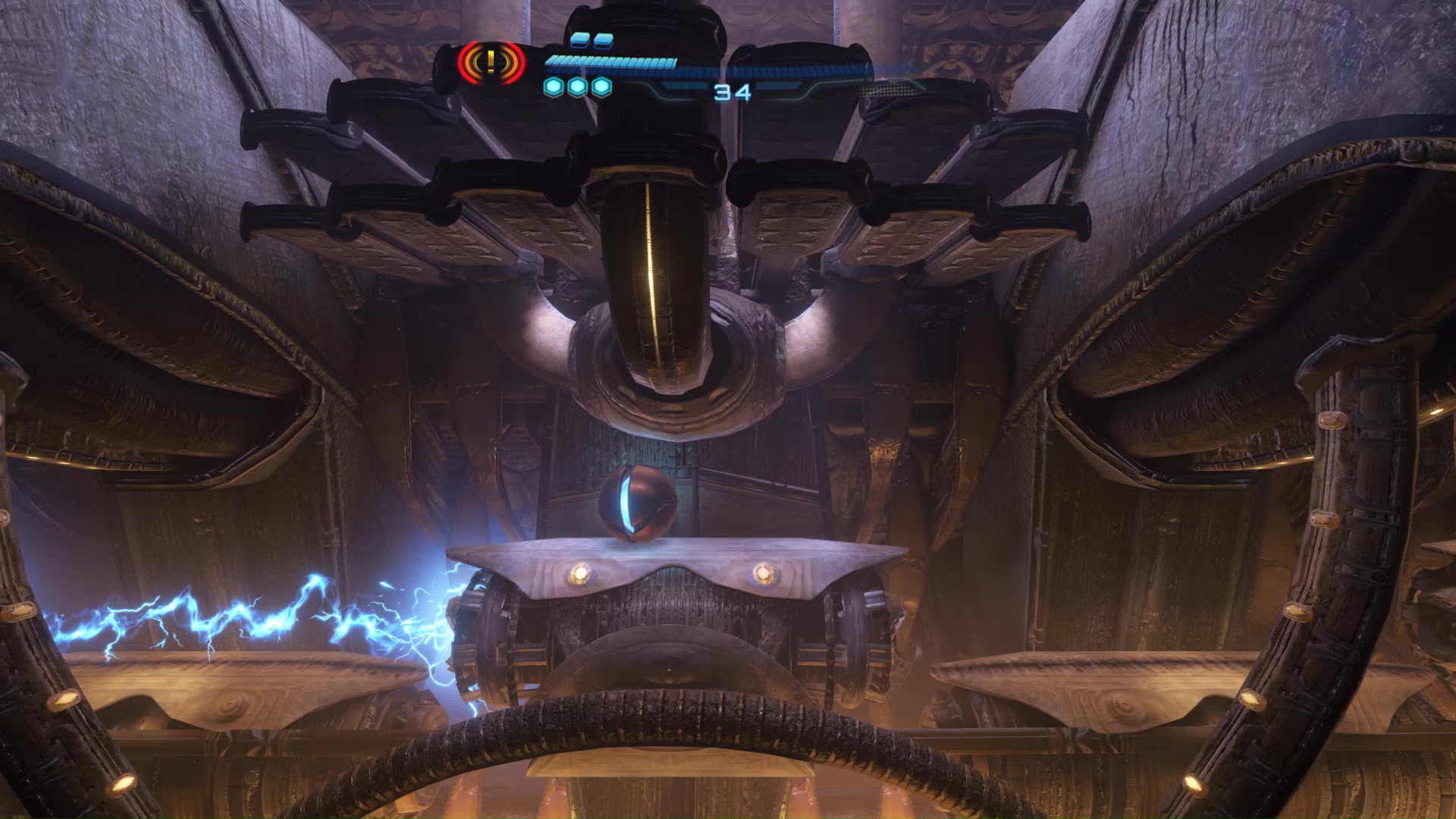Image resolution: width=1456 pixels, height=819 pixels.
Task: Click the third hexagonal Aeion ability icon
Action: click(x=600, y=86)
